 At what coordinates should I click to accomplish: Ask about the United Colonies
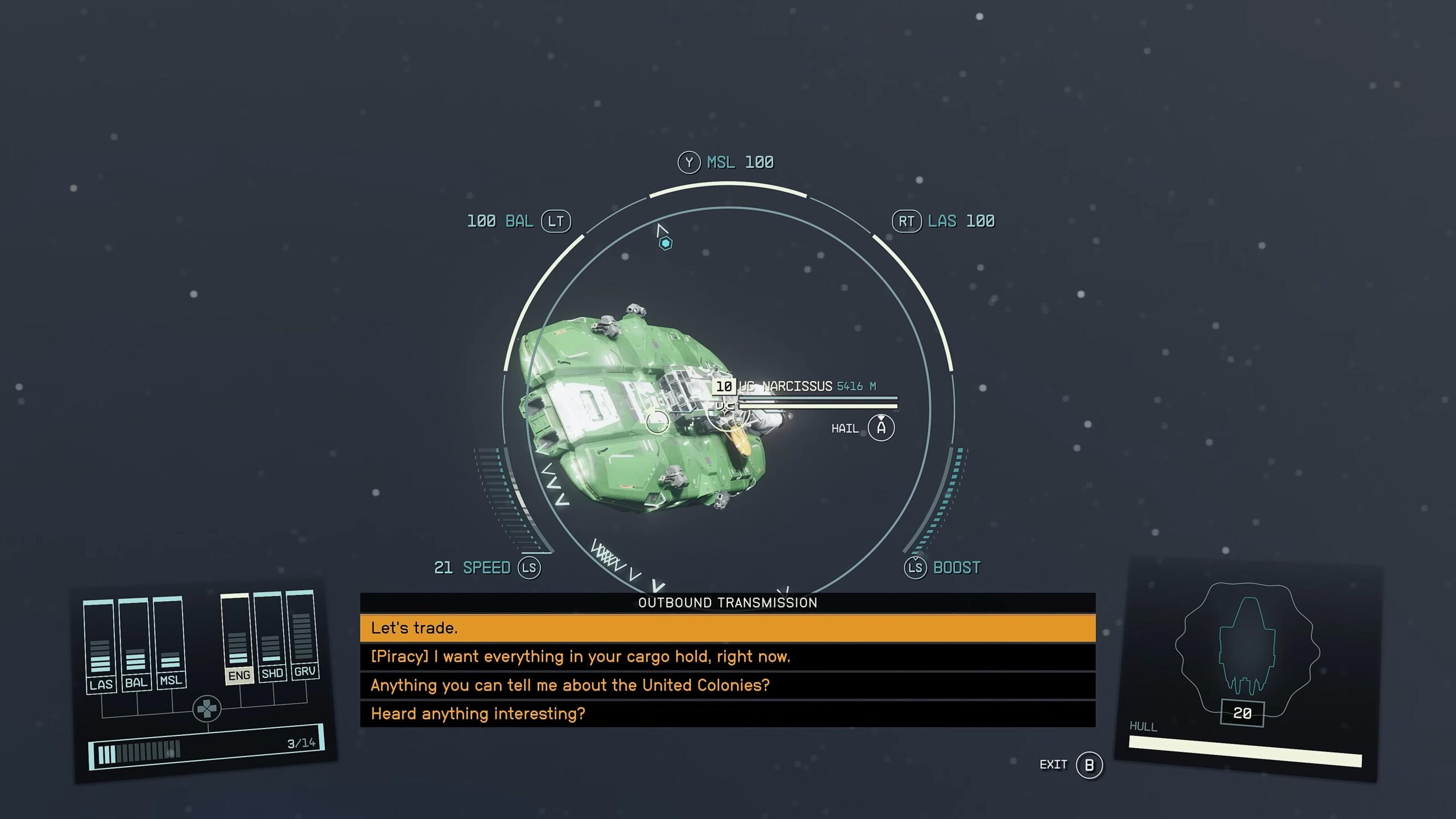coord(727,685)
